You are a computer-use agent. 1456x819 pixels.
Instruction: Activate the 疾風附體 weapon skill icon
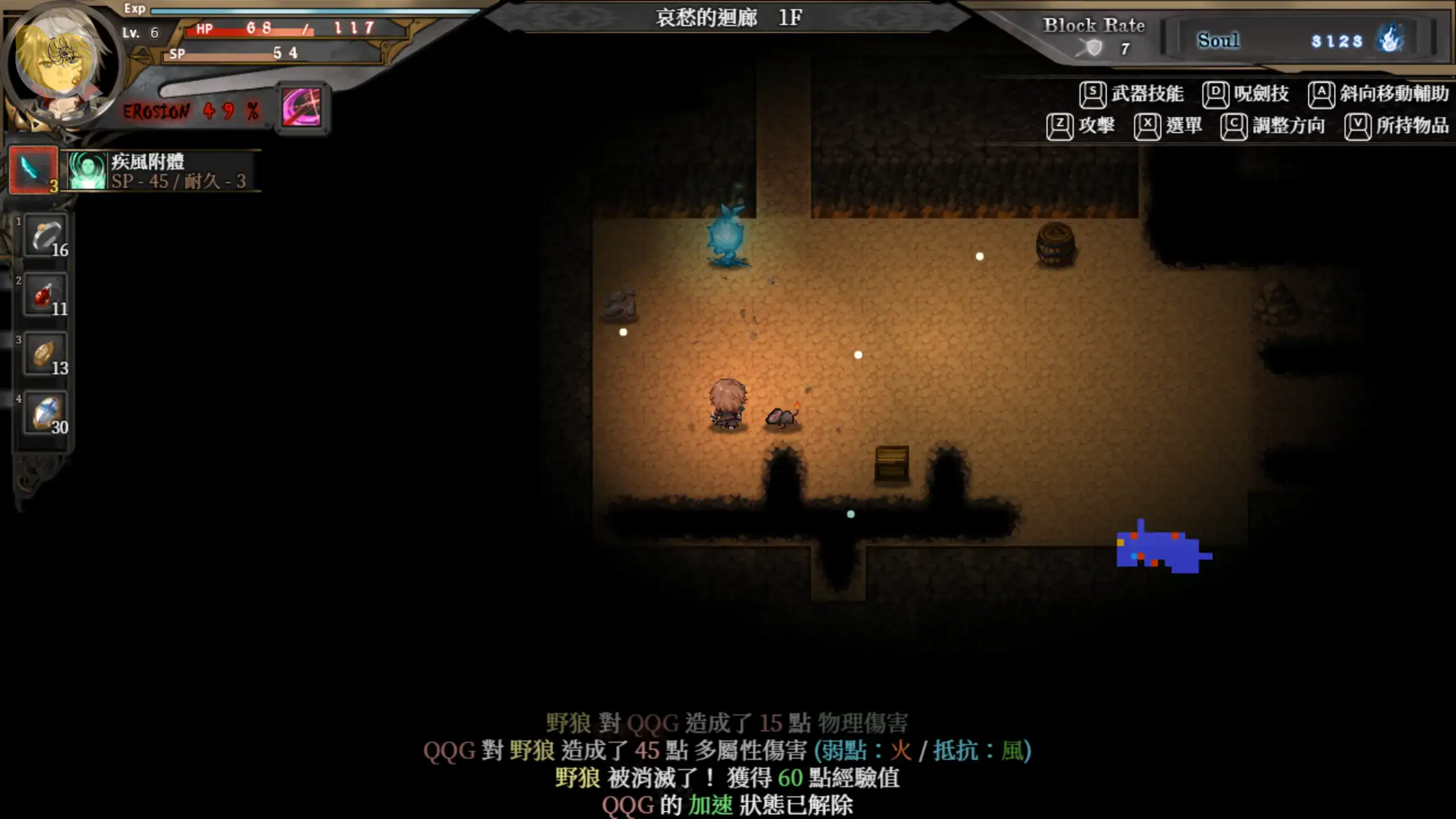click(x=87, y=170)
